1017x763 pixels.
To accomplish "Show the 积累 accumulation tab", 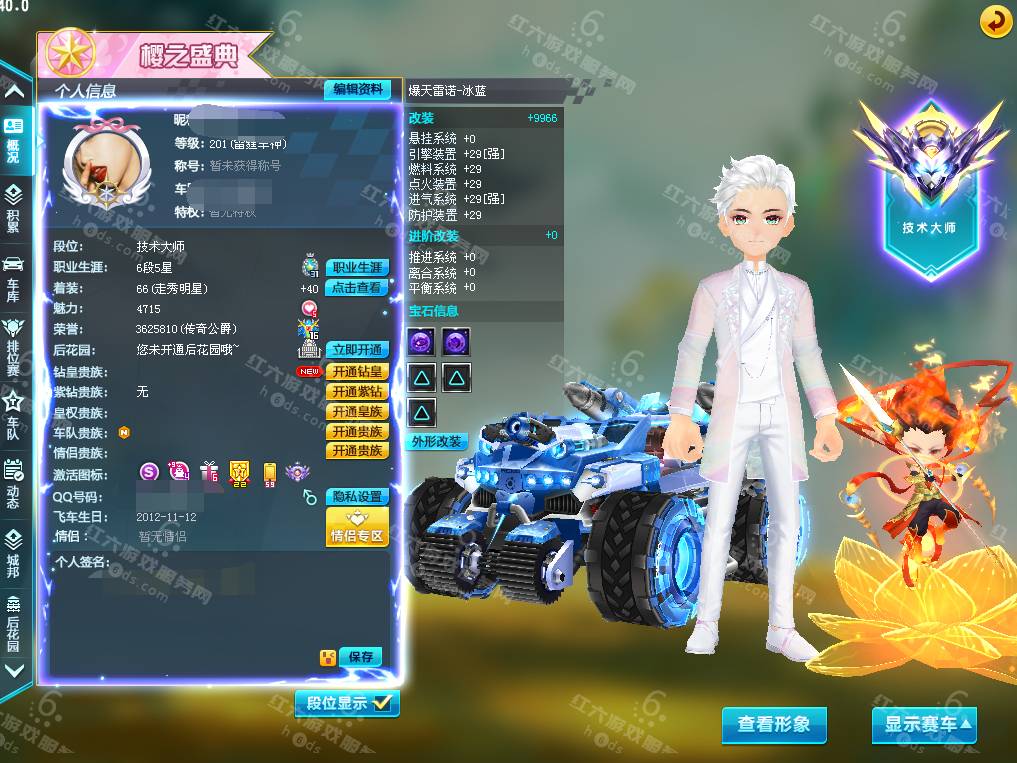I will [13, 207].
